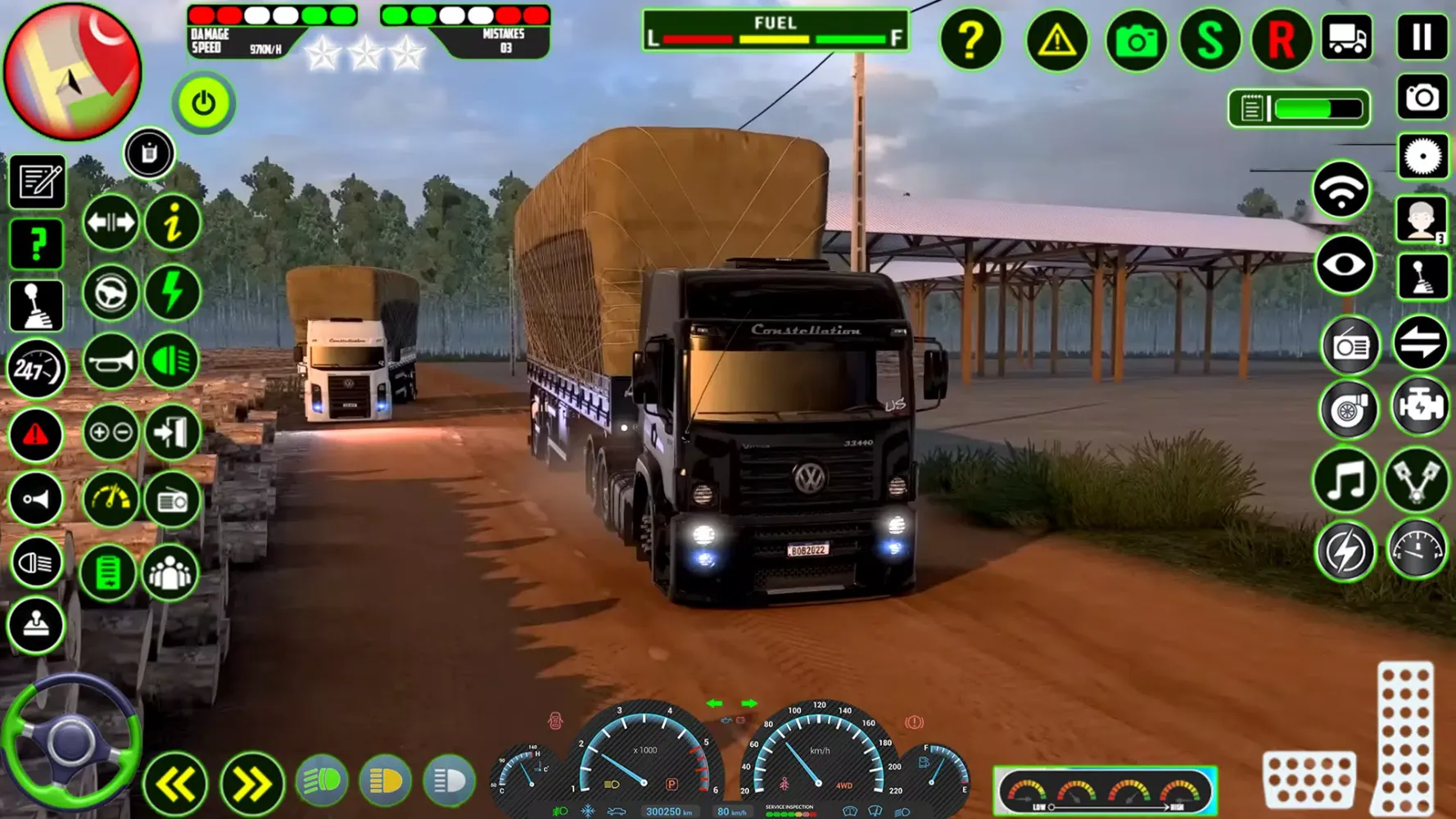This screenshot has width=1456, height=819.
Task: Honk the trumpet horn
Action: click(x=111, y=361)
